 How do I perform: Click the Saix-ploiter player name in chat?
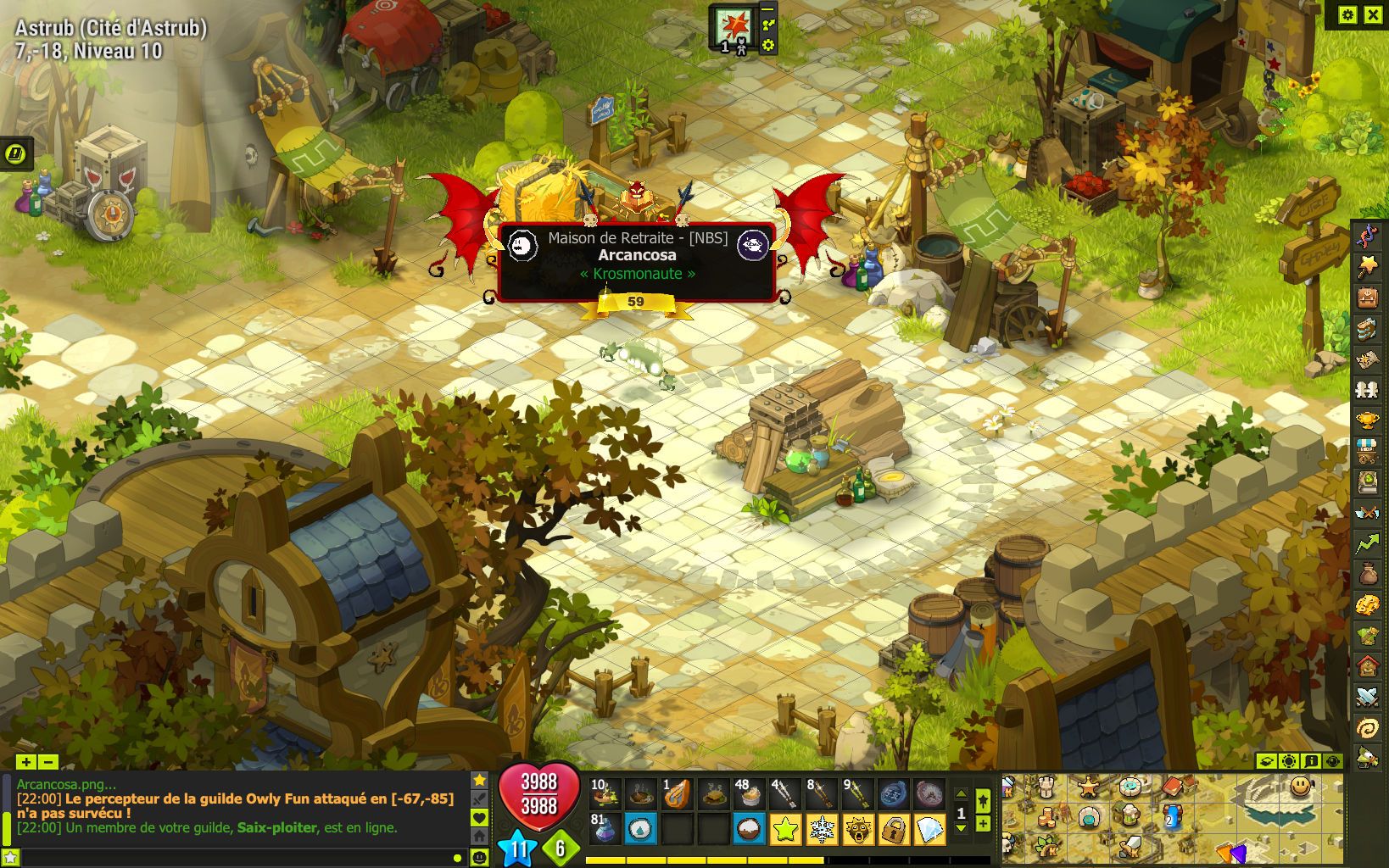tap(276, 828)
